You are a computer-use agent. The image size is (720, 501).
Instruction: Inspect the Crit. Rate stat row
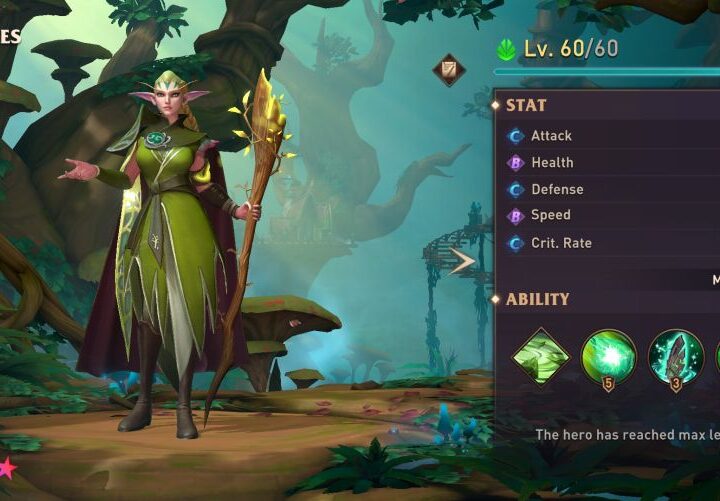612,242
